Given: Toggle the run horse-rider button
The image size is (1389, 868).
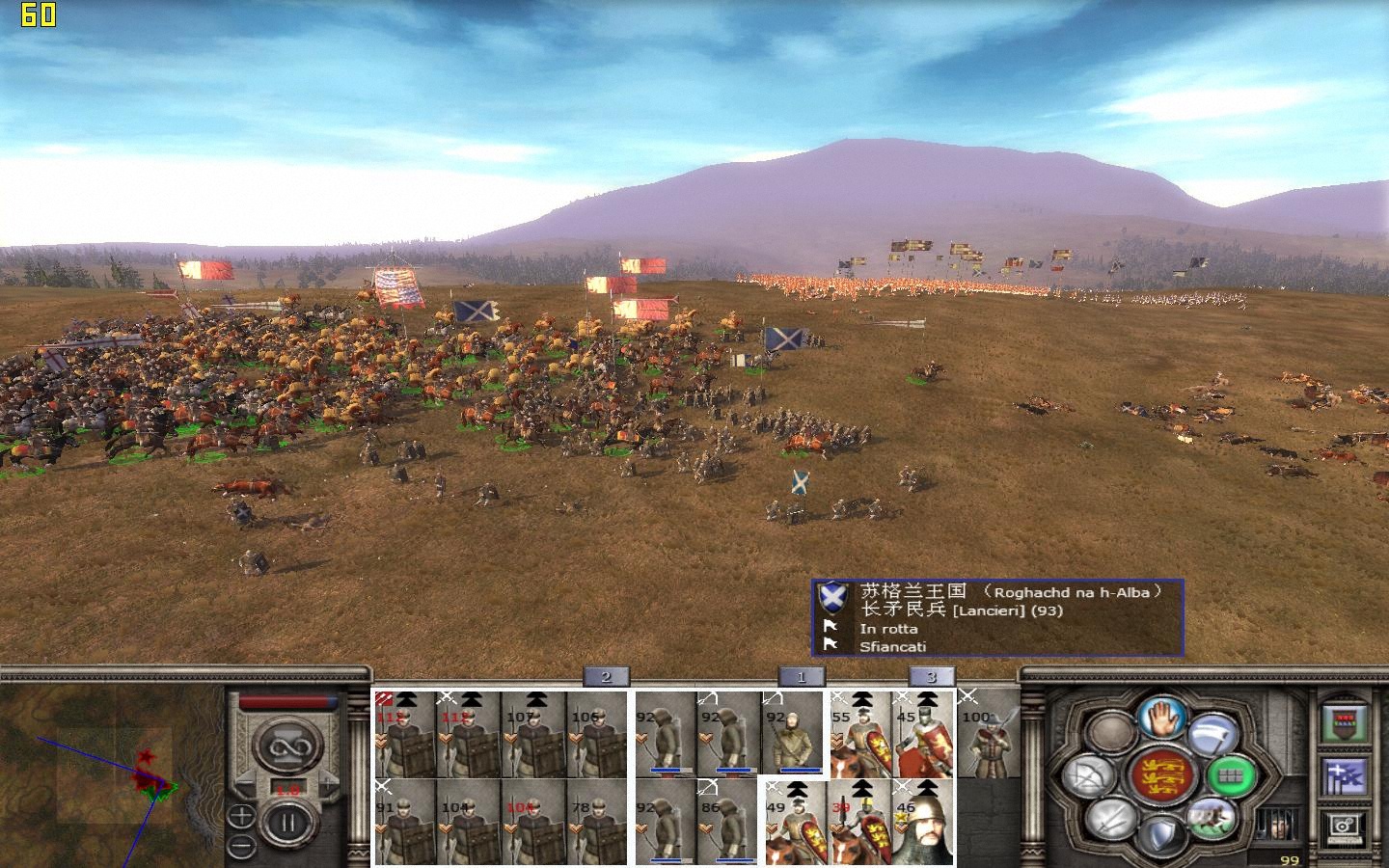Looking at the screenshot, I should (x=1212, y=817).
